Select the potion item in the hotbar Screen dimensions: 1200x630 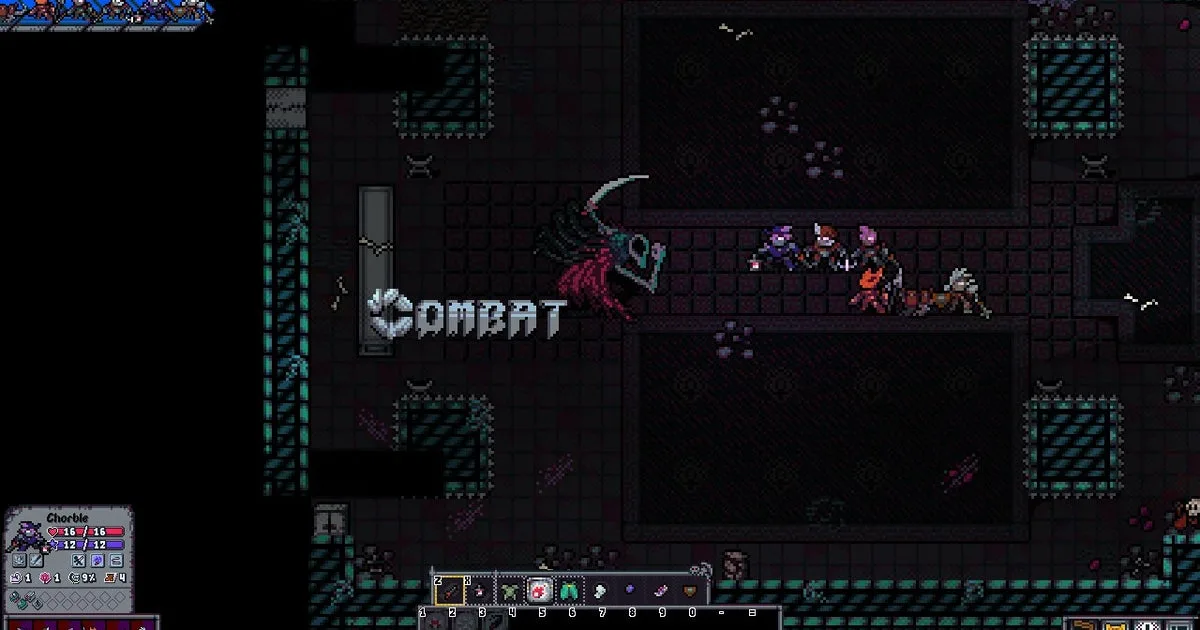click(x=479, y=591)
